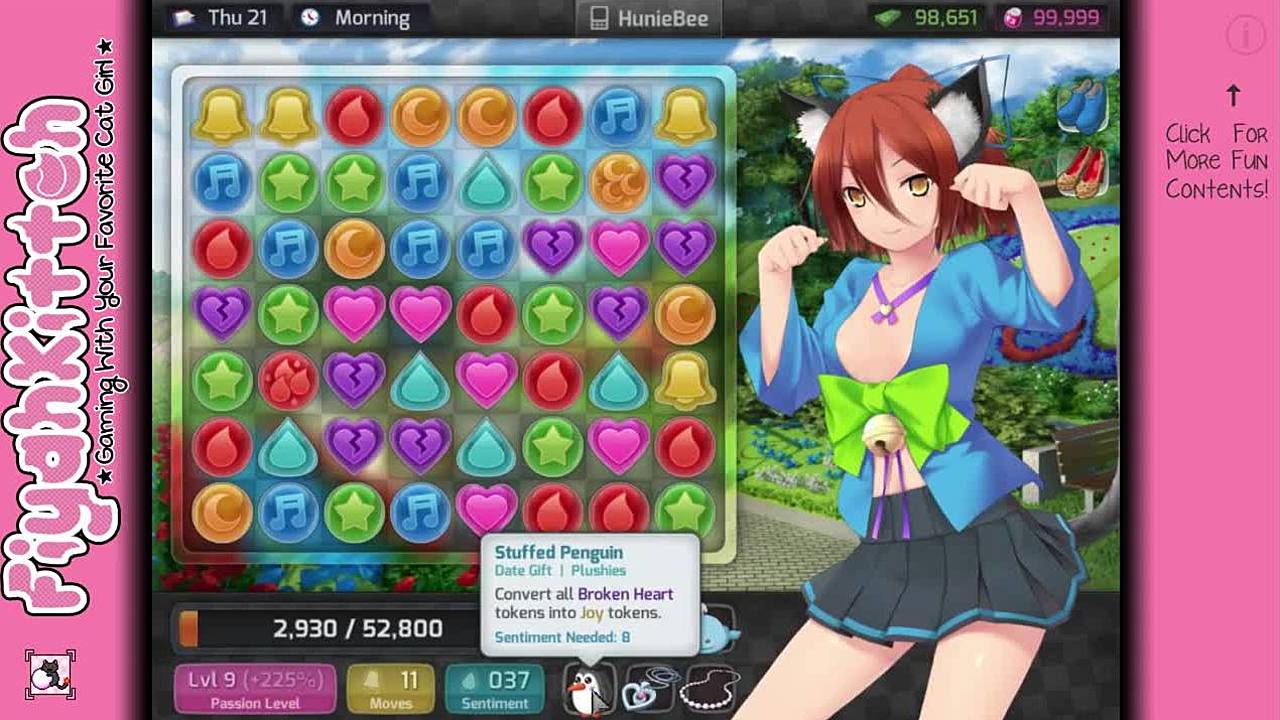Select the pearl necklace gift

709,689
